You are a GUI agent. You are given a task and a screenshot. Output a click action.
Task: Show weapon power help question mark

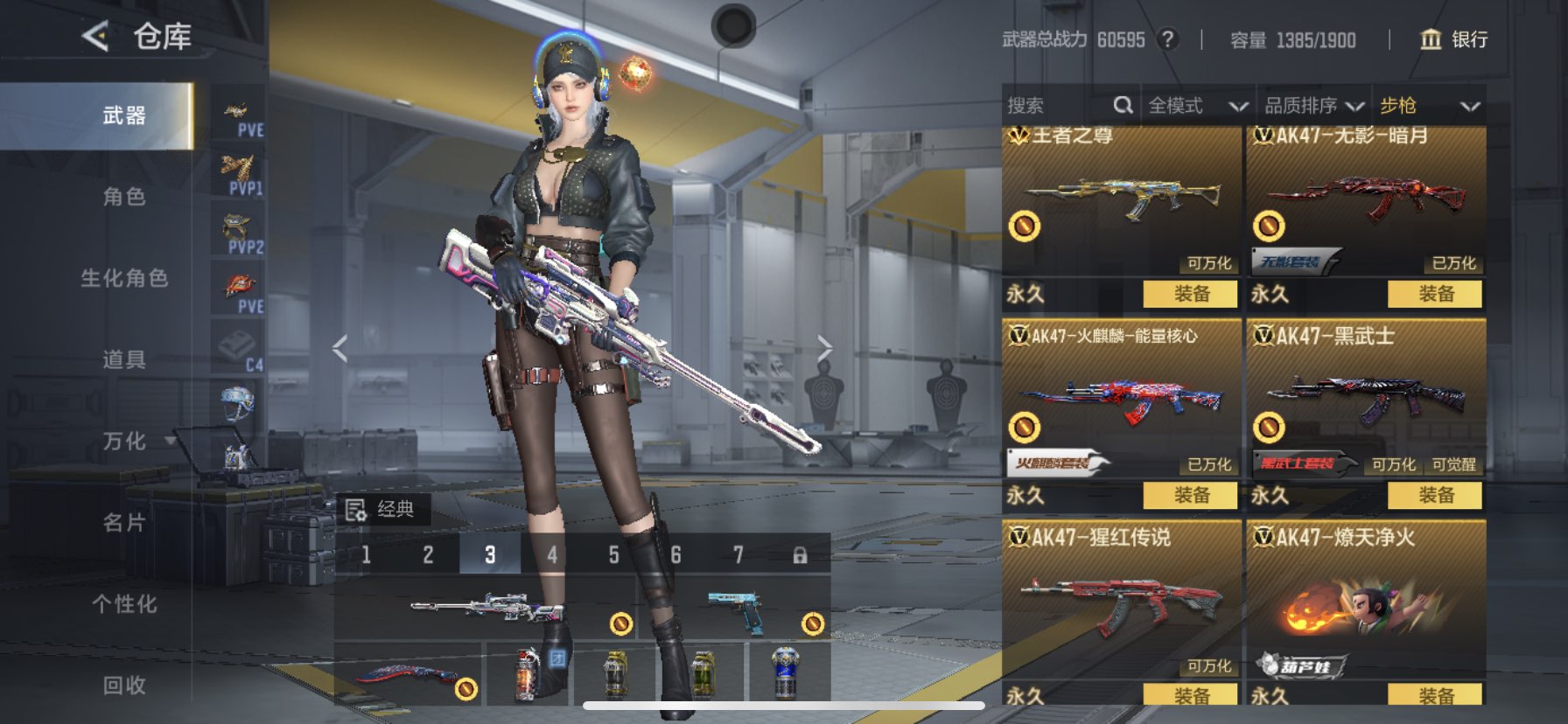point(1167,39)
